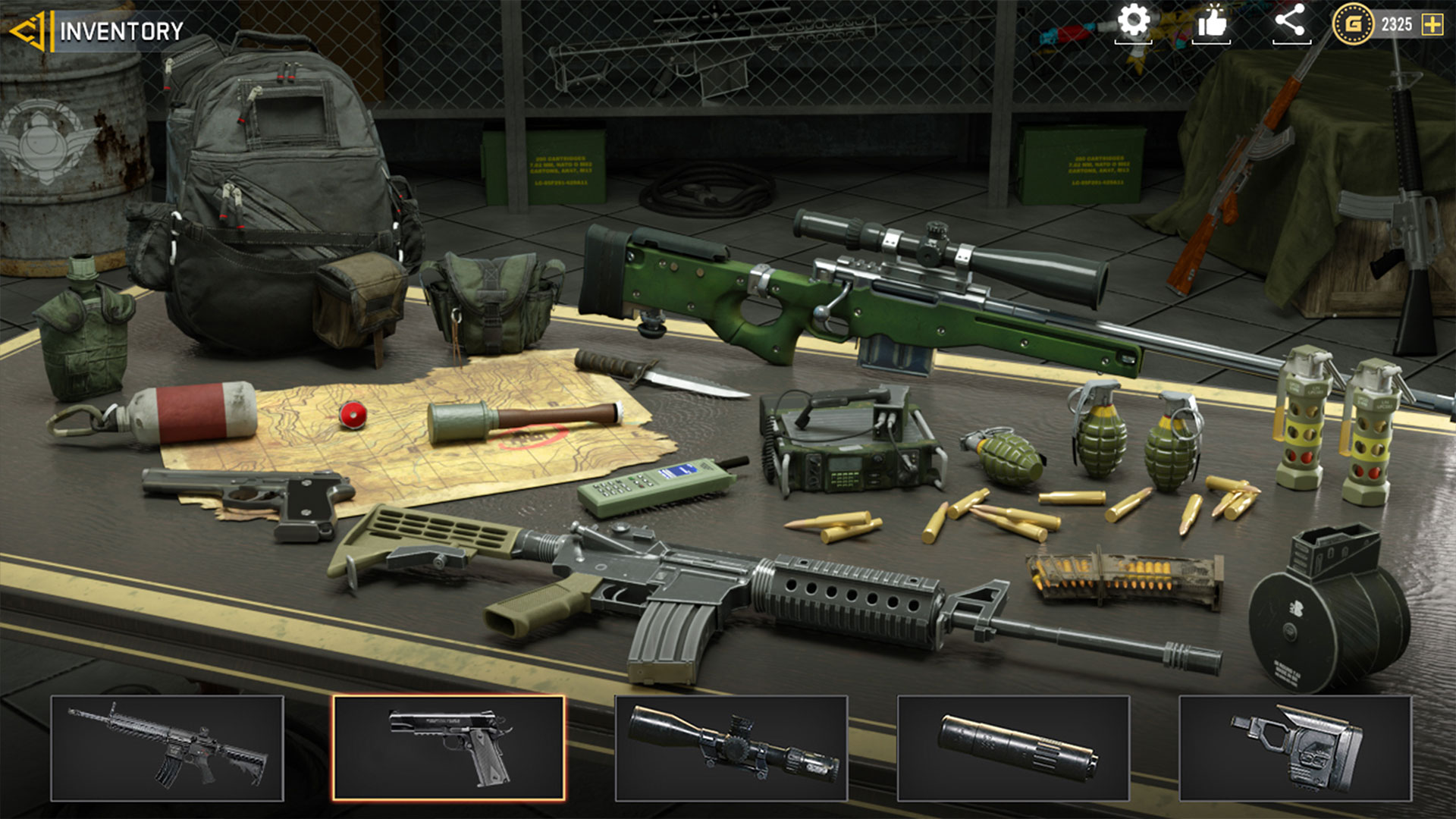
Task: Click the yellow back arrow icon
Action: tap(28, 30)
